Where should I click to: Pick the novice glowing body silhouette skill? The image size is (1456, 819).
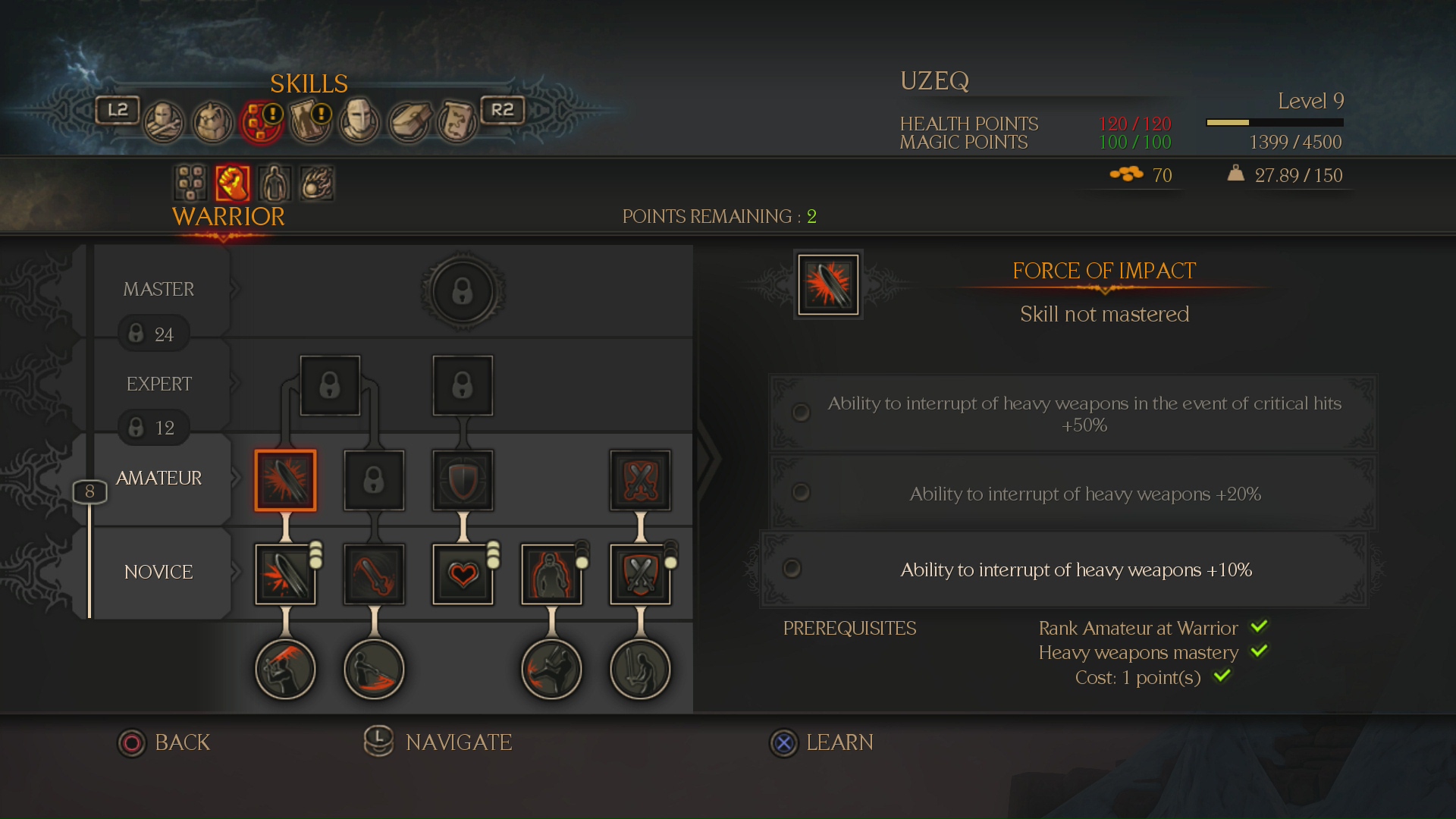[x=551, y=574]
